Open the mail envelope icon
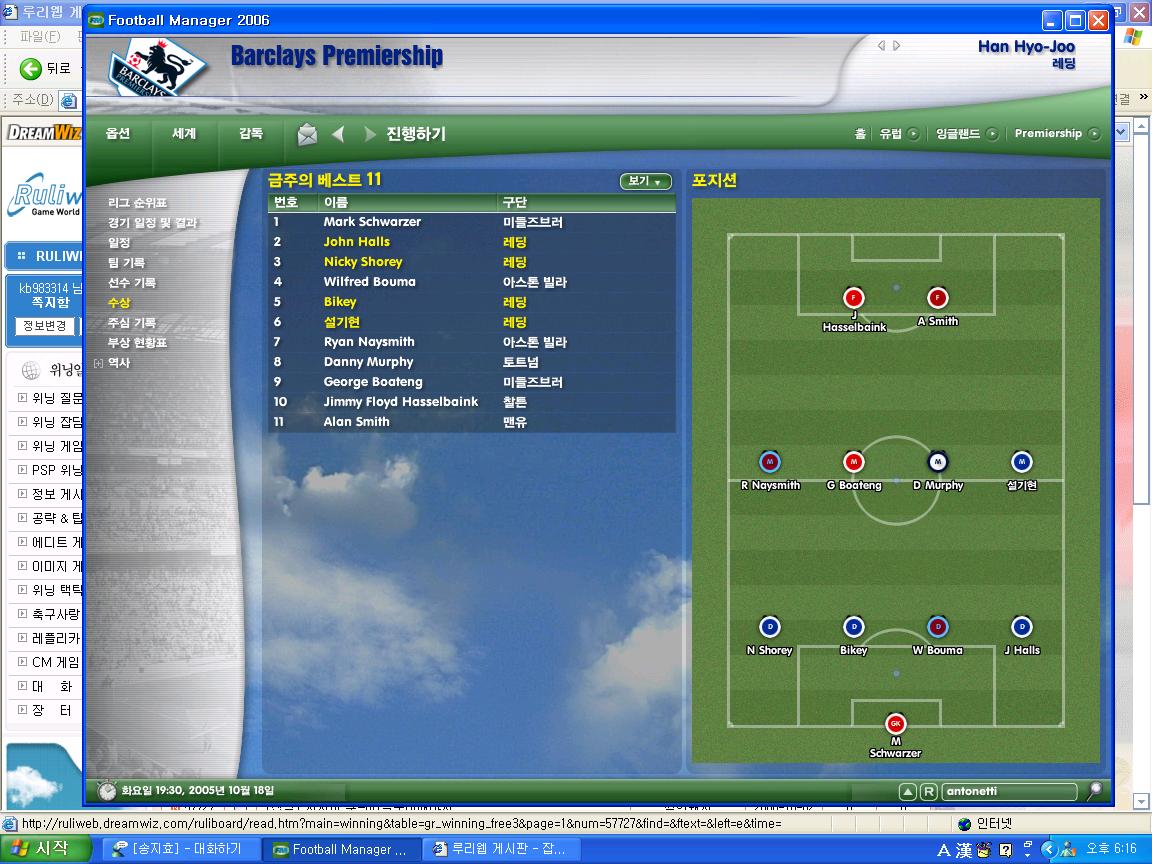This screenshot has width=1152, height=864. pyautogui.click(x=307, y=134)
